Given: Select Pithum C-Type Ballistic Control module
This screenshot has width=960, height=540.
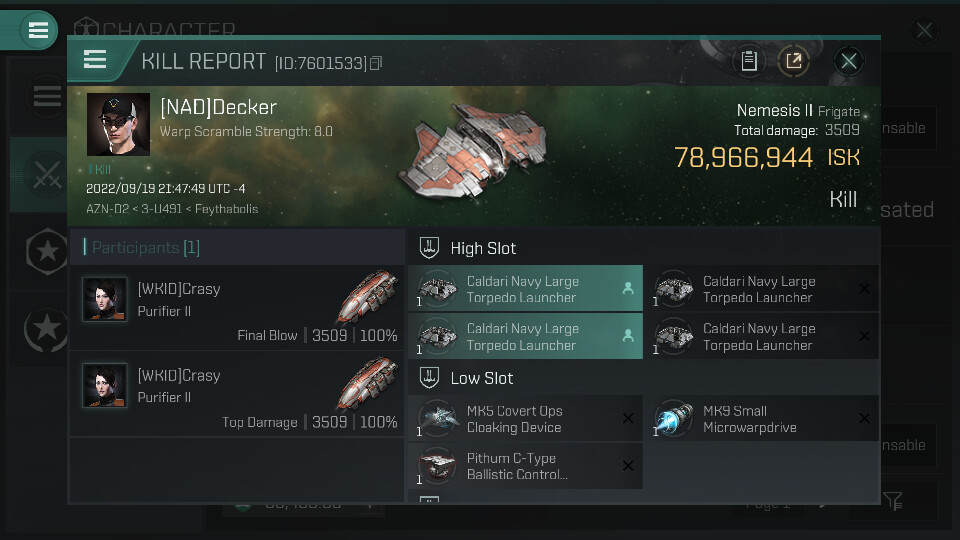Looking at the screenshot, I should (x=524, y=466).
